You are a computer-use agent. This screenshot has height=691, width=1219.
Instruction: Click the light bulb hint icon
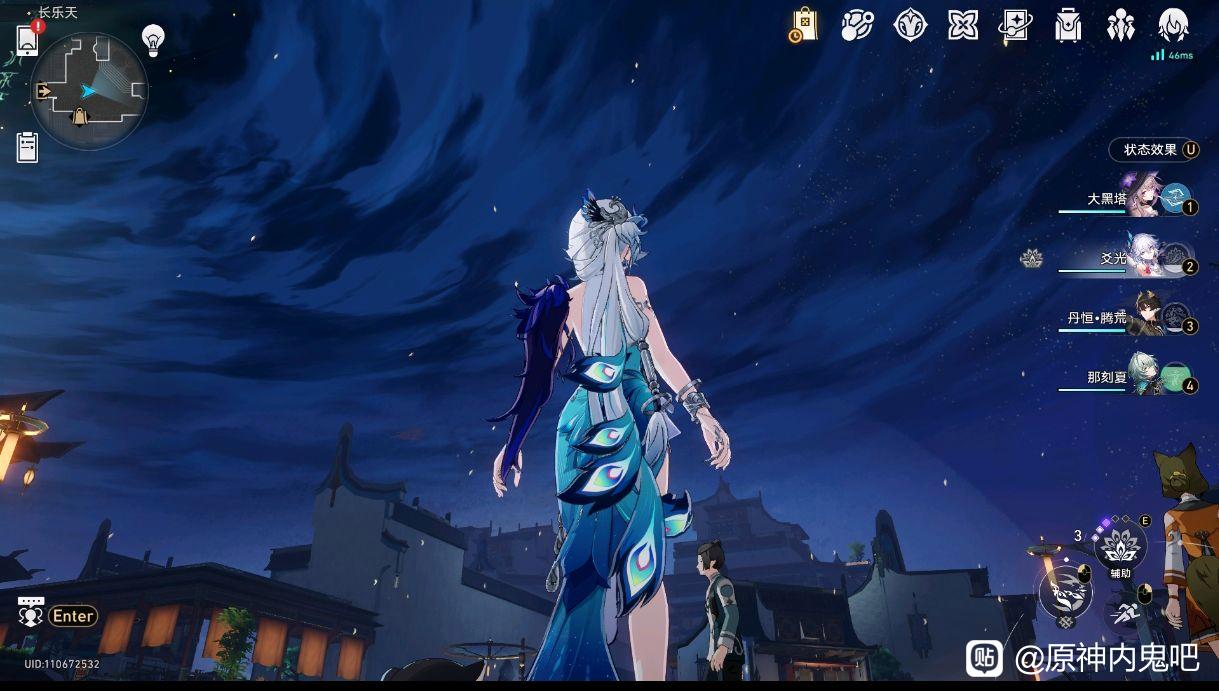(153, 40)
